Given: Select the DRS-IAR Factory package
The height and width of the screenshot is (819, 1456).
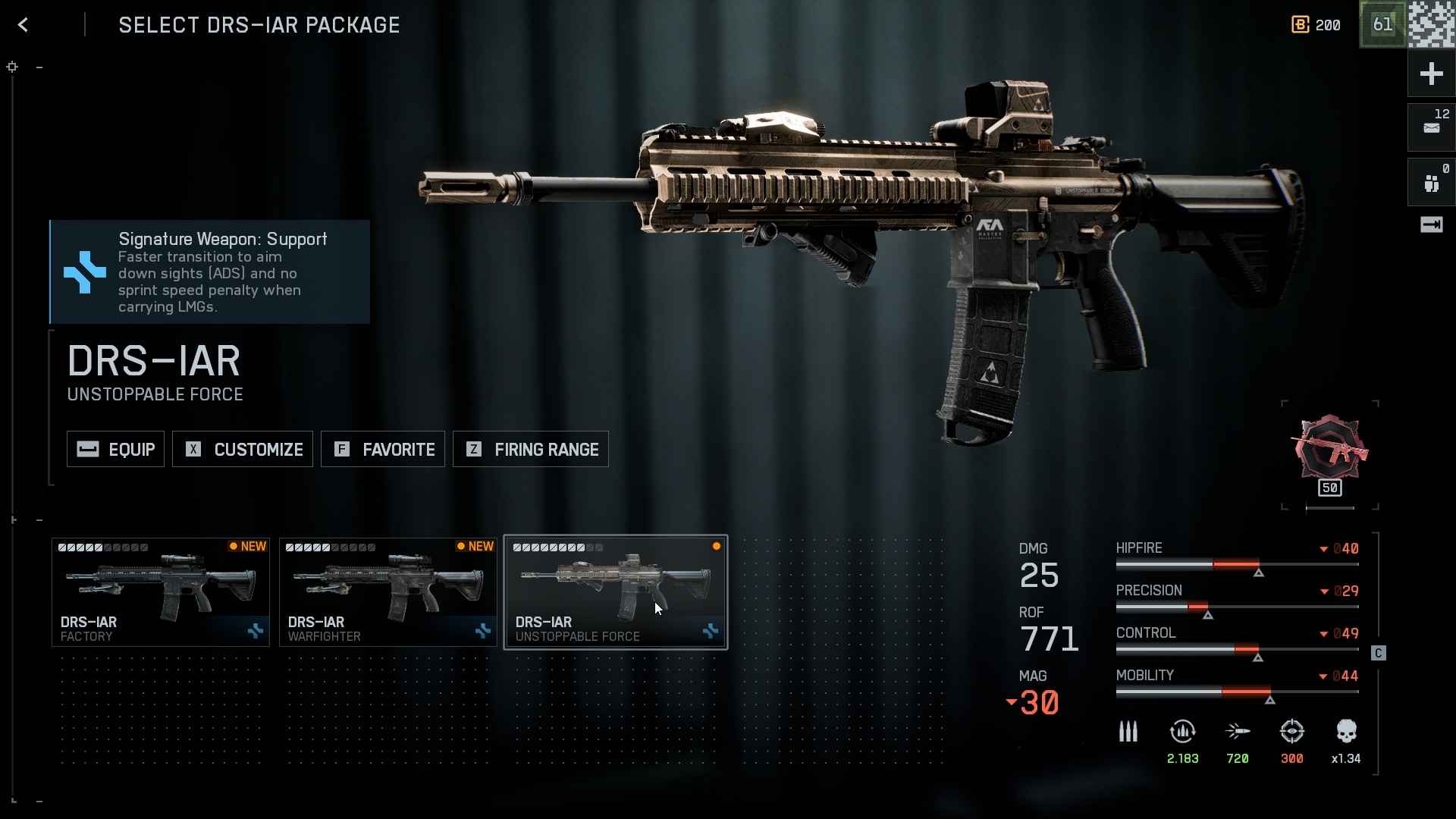Looking at the screenshot, I should click(161, 592).
